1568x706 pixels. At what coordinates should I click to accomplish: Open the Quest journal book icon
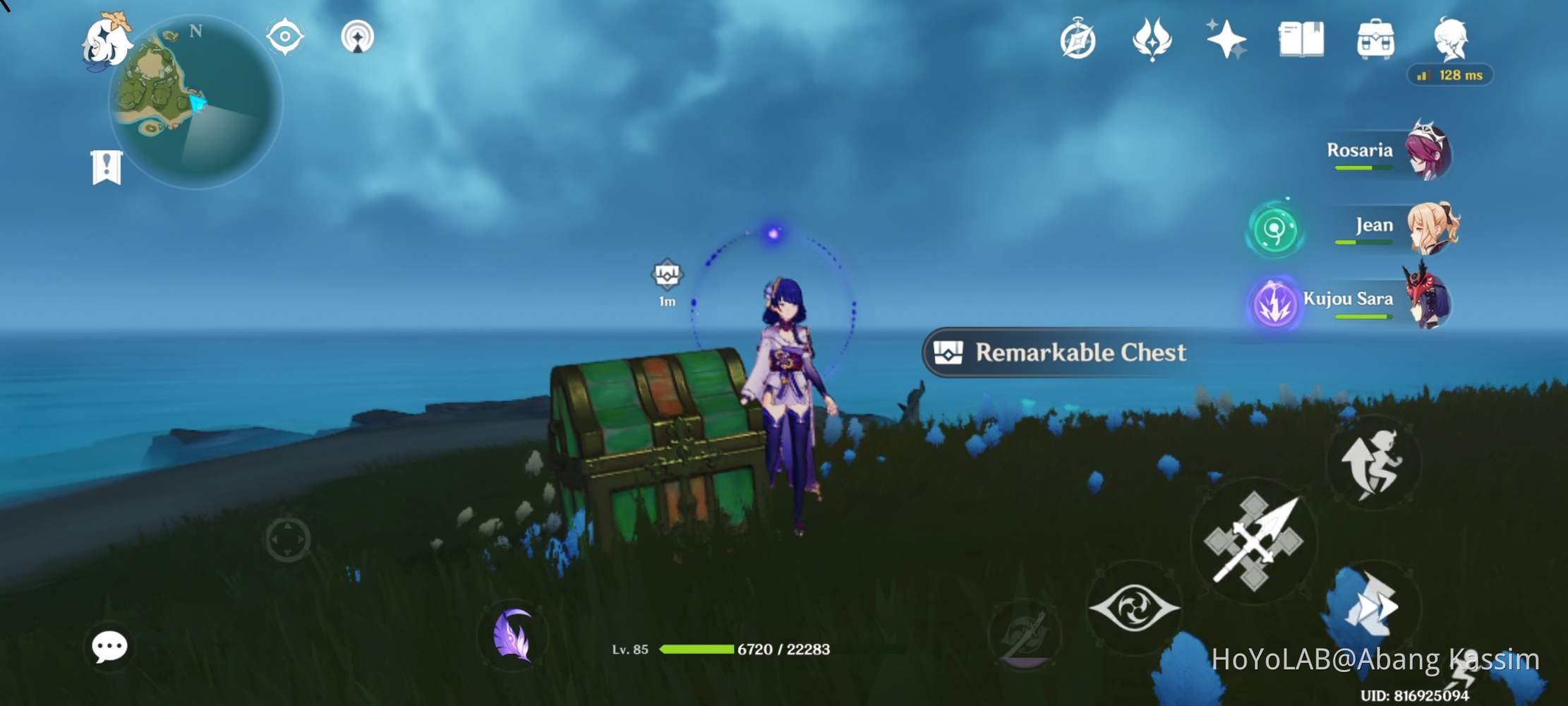(x=1301, y=40)
